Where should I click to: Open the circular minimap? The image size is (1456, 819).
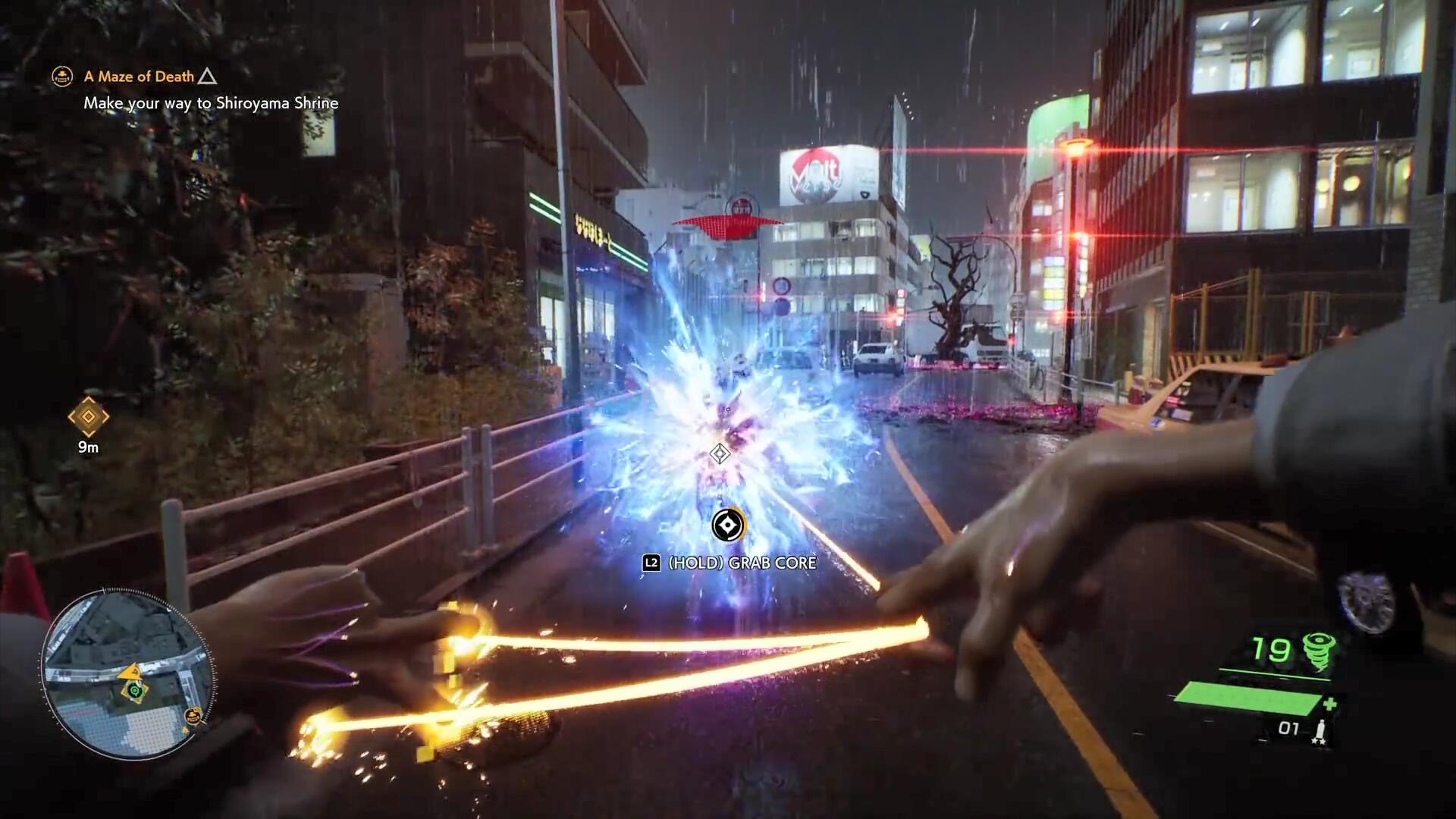127,674
